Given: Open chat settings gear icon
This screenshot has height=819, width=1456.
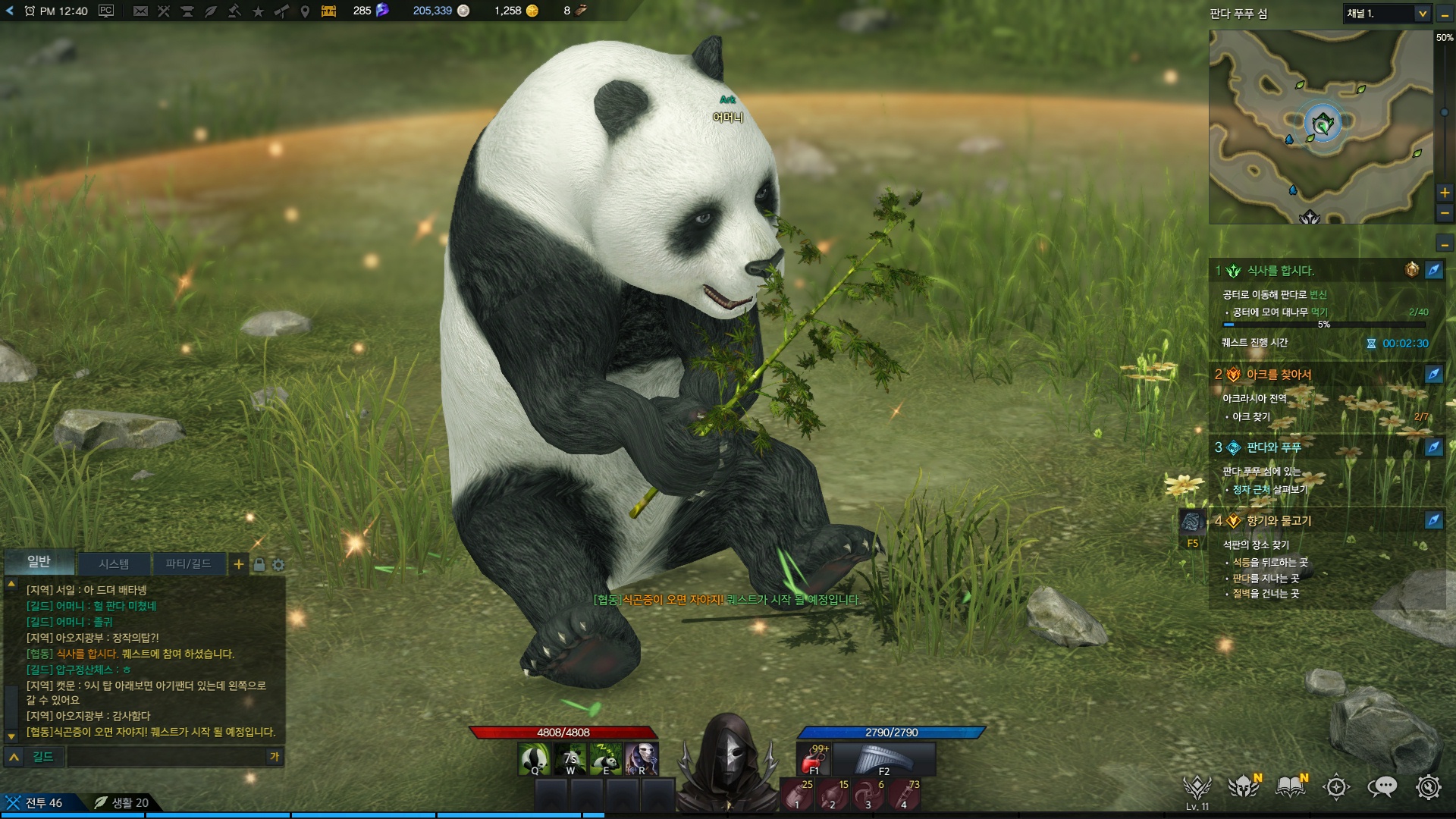Looking at the screenshot, I should pyautogui.click(x=278, y=565).
